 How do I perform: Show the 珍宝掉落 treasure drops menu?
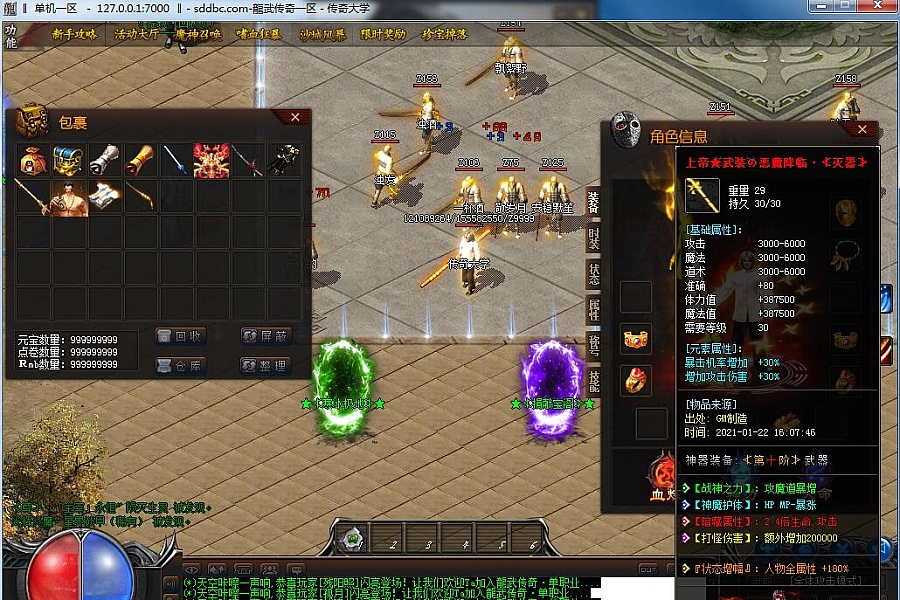pyautogui.click(x=445, y=34)
